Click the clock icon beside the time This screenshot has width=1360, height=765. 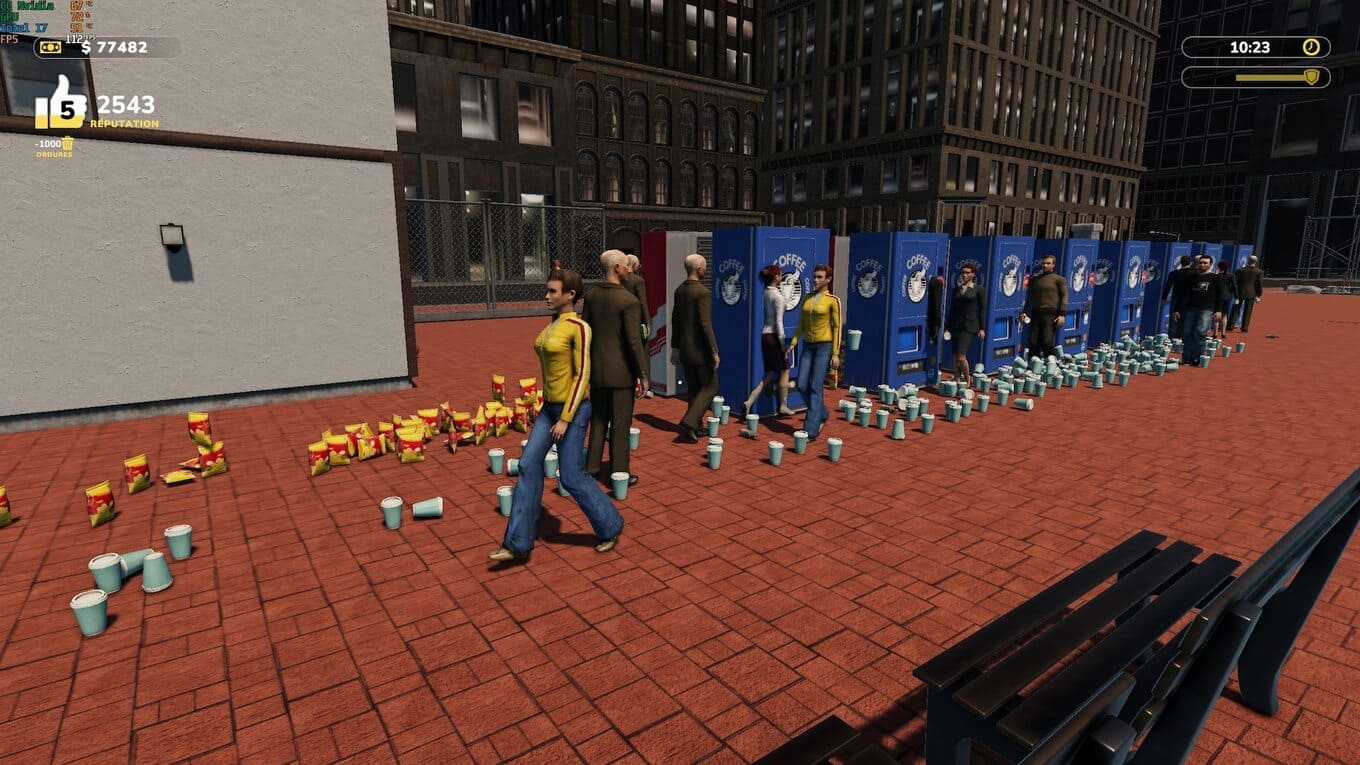(x=1310, y=47)
